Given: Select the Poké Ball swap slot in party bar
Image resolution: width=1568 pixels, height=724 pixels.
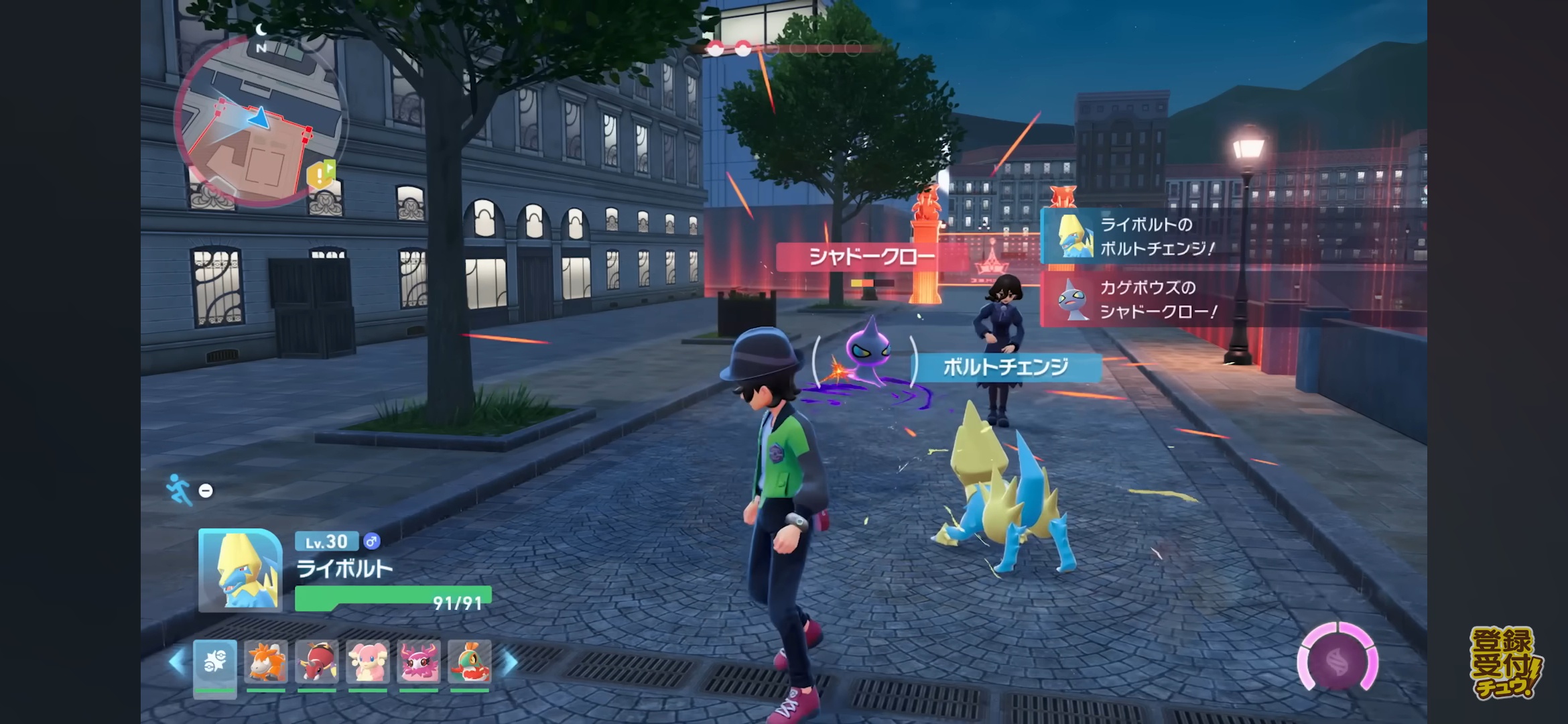Looking at the screenshot, I should [215, 664].
